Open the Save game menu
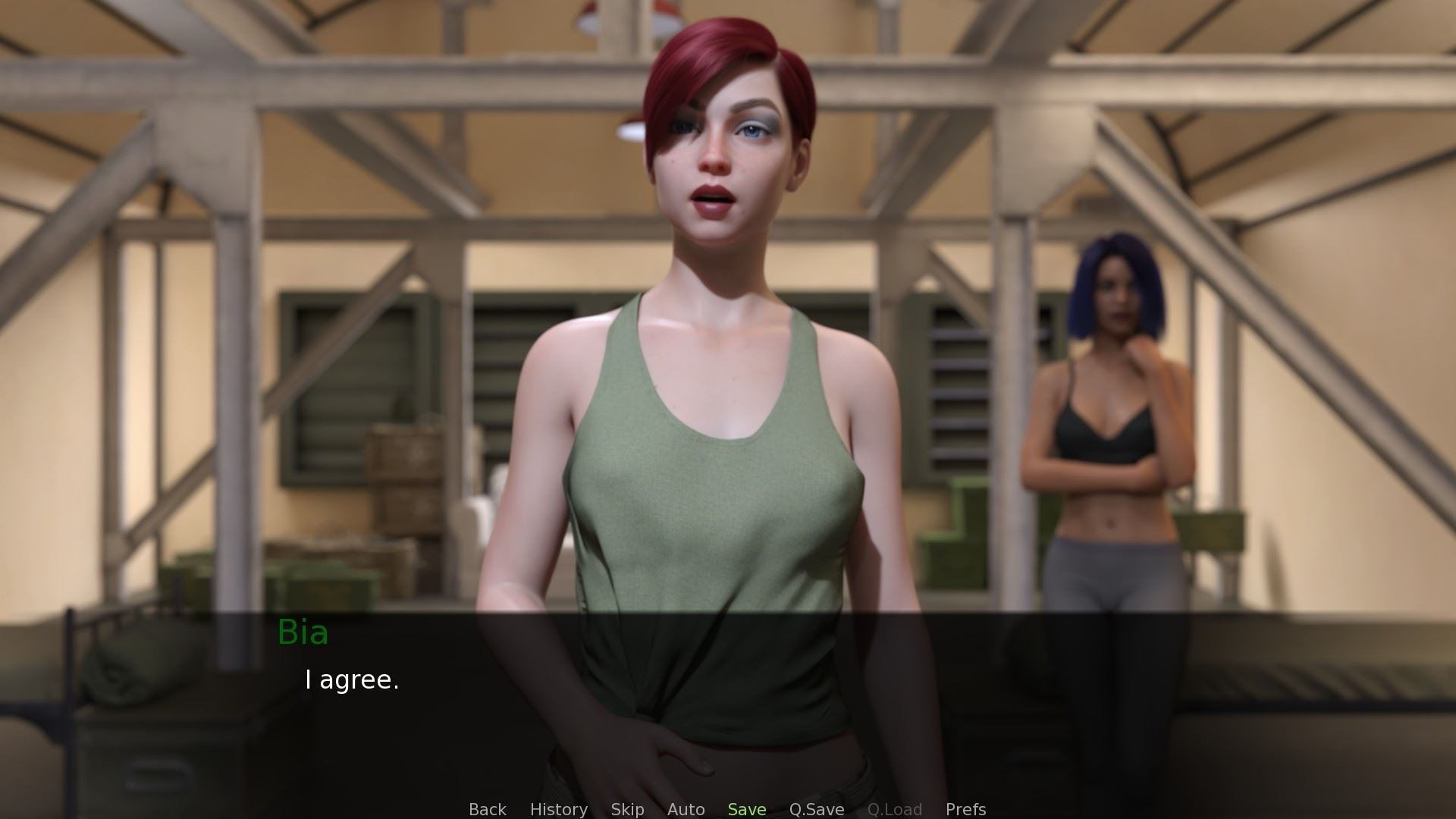The width and height of the screenshot is (1456, 819). coord(746,809)
